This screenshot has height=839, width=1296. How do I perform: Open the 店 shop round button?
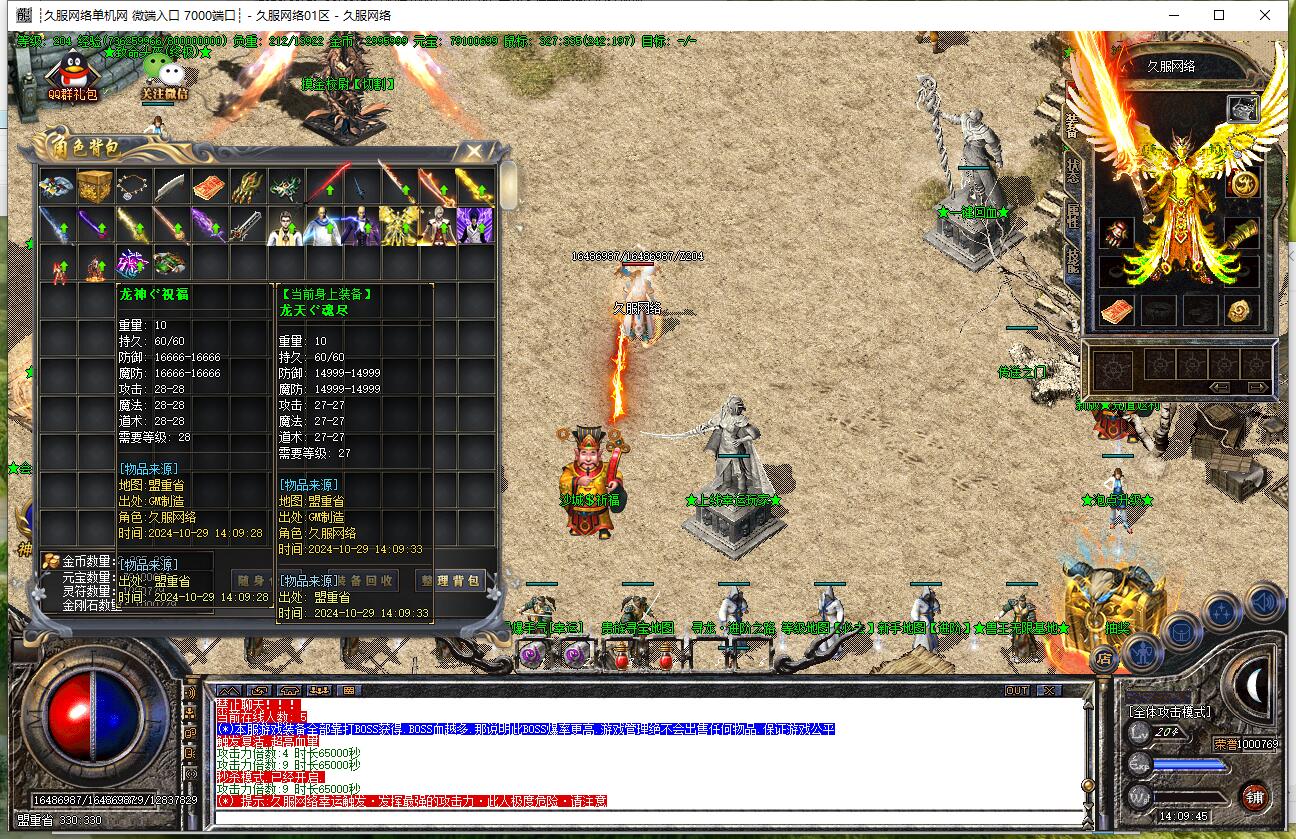tap(1104, 658)
